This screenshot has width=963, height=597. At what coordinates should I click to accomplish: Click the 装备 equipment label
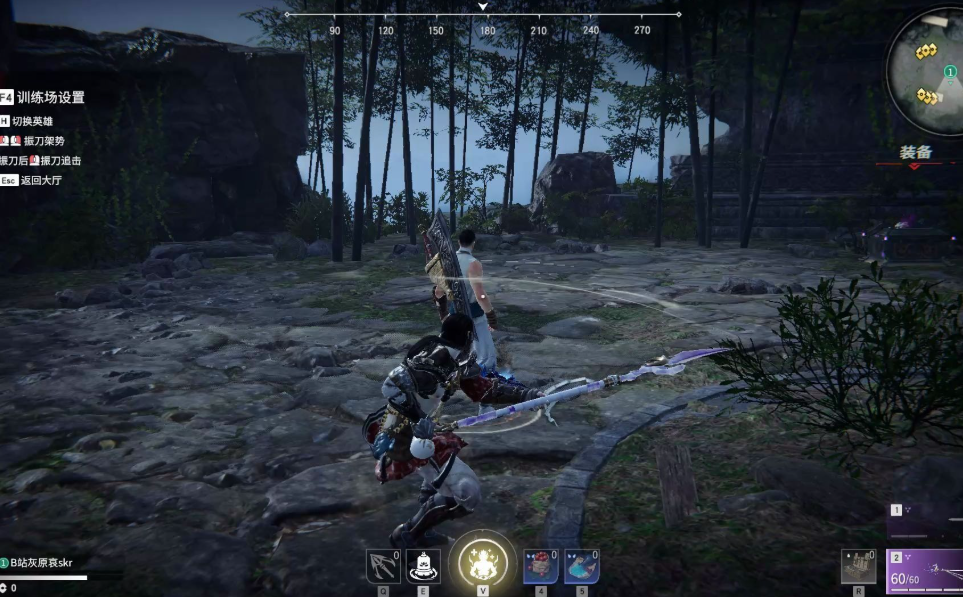(x=915, y=152)
